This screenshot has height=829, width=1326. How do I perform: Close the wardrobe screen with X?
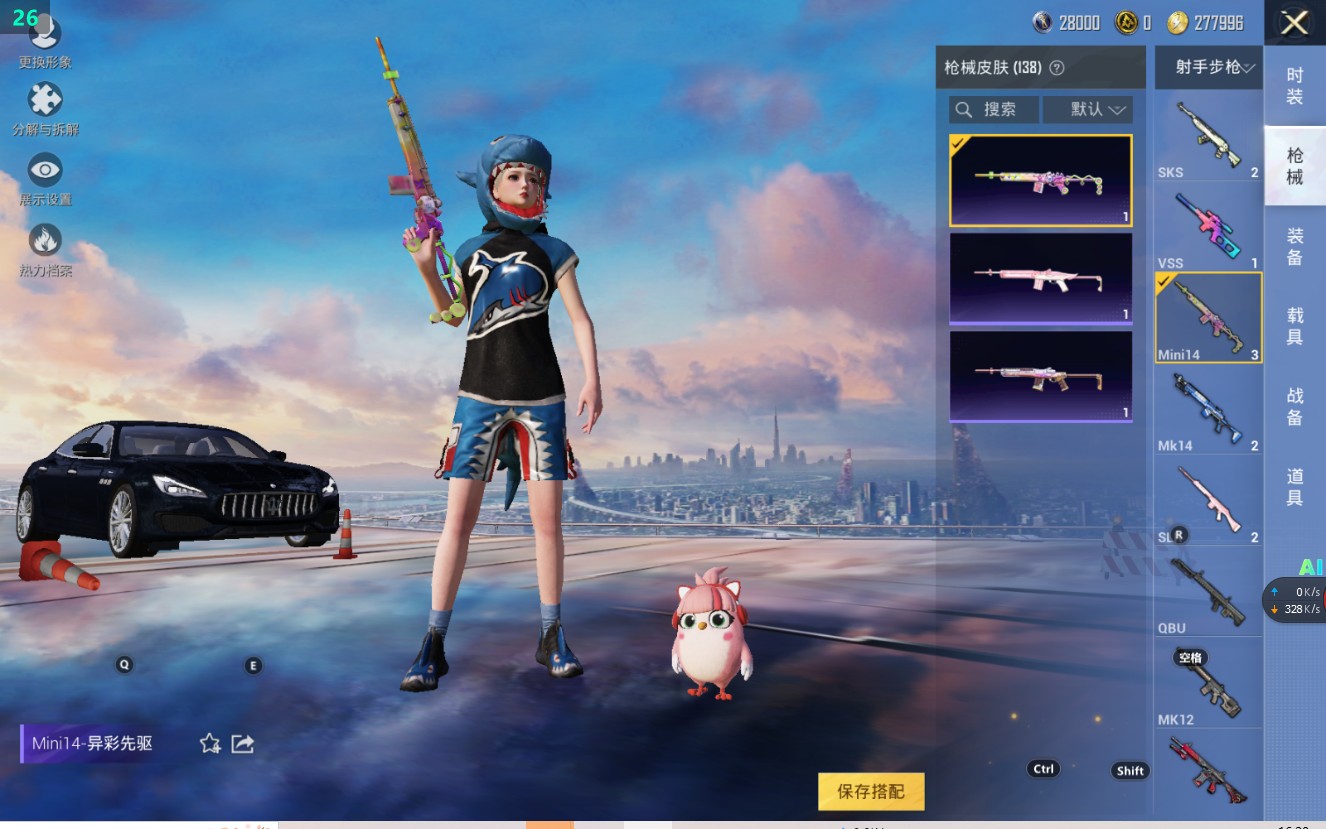(1294, 23)
